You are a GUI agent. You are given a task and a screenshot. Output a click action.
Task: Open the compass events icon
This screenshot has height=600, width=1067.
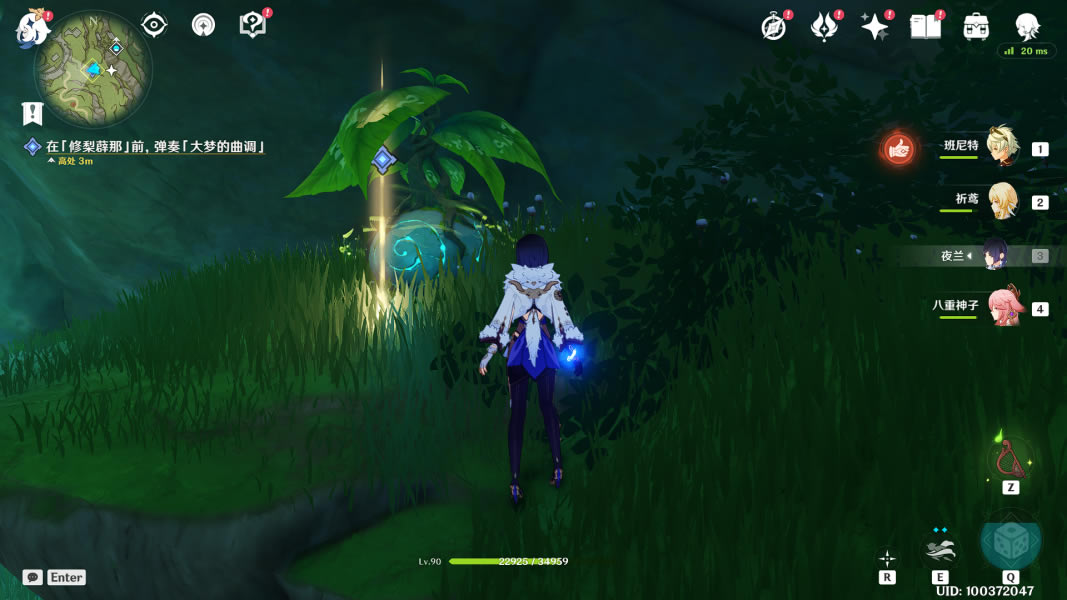click(773, 27)
